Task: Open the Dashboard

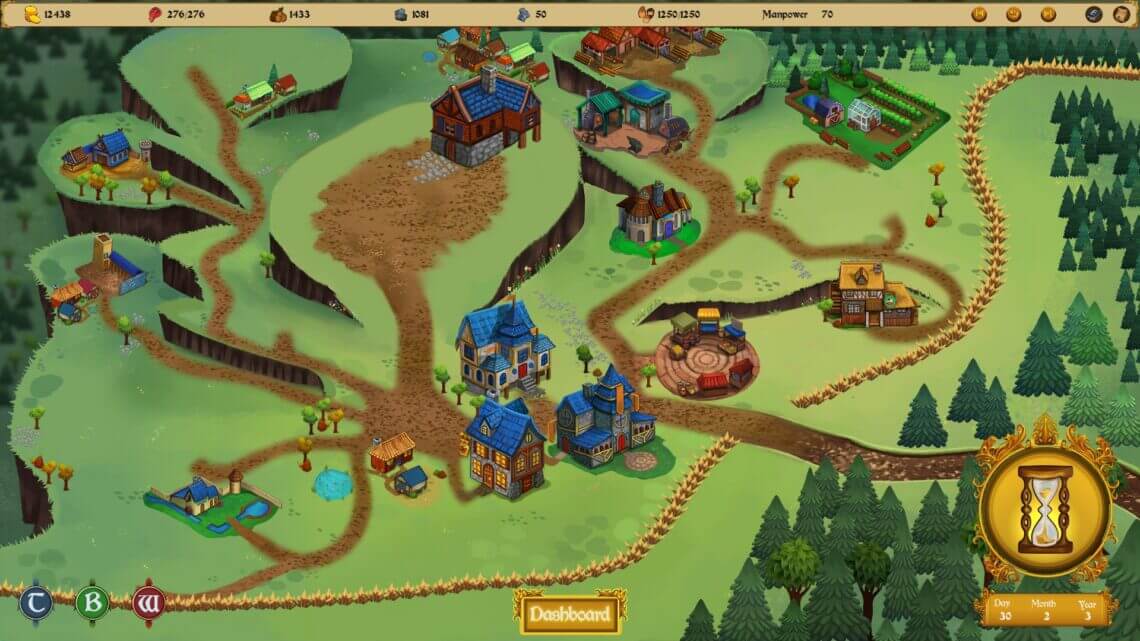Action: [569, 613]
